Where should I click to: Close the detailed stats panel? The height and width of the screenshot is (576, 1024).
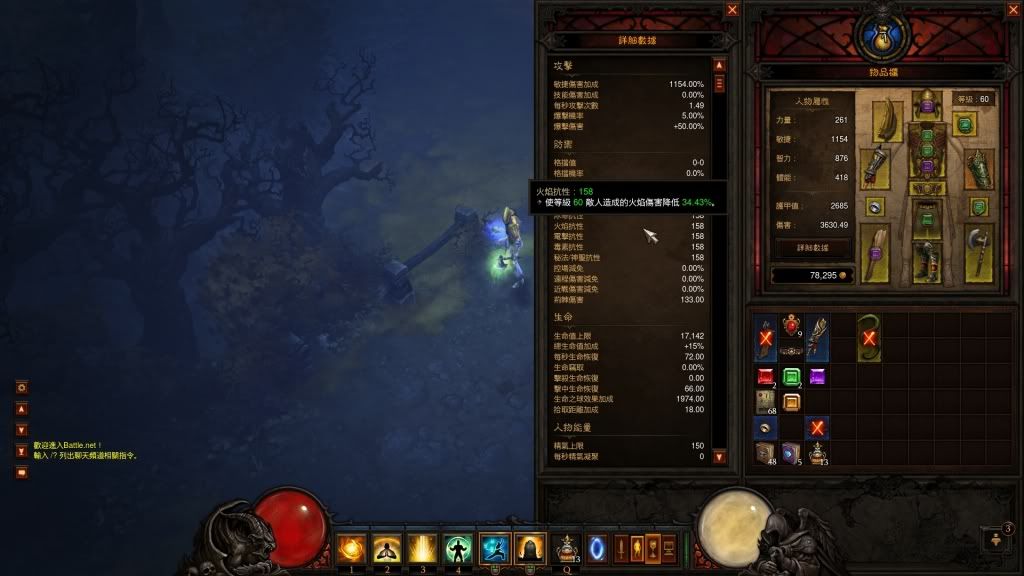coord(732,10)
